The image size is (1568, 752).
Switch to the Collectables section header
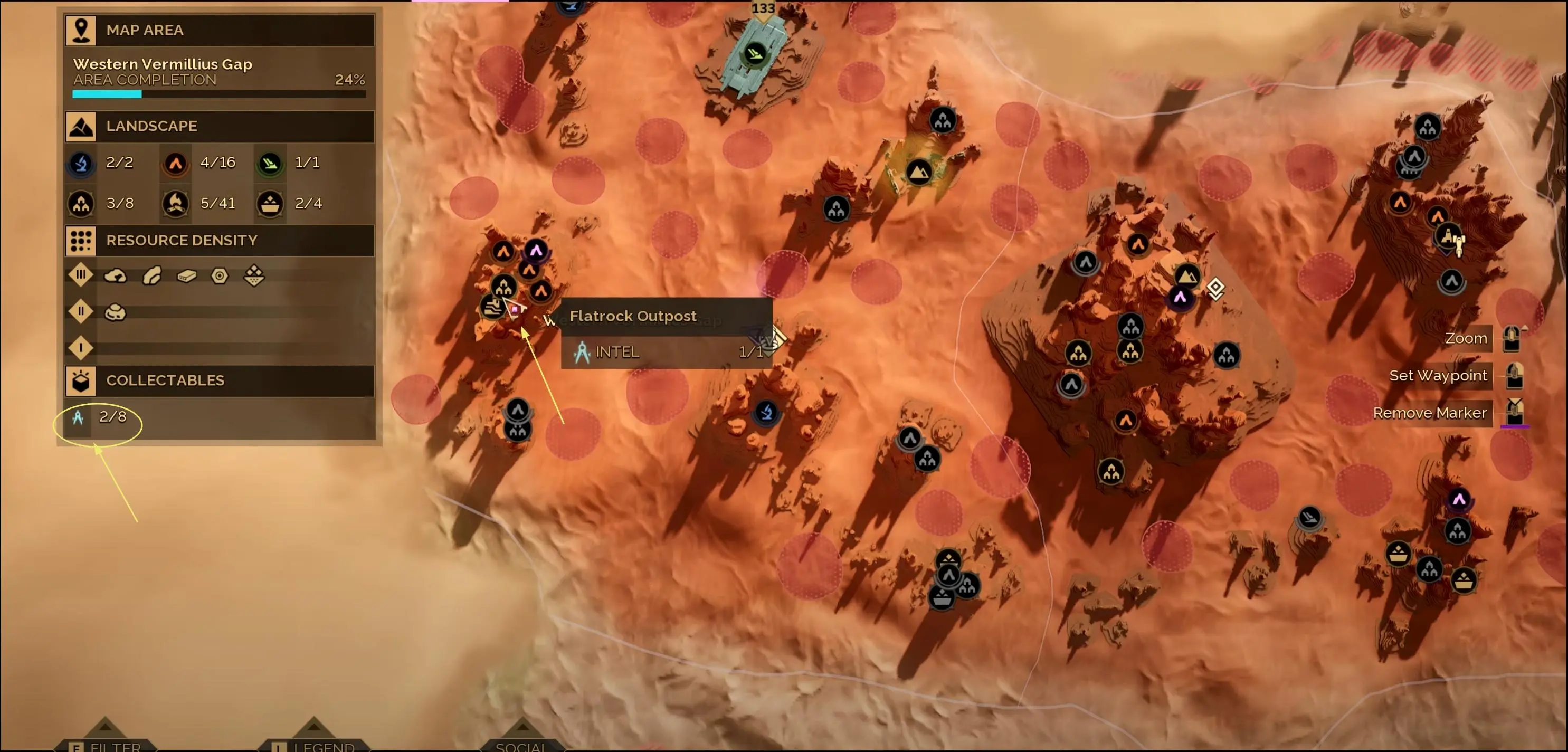81,381
